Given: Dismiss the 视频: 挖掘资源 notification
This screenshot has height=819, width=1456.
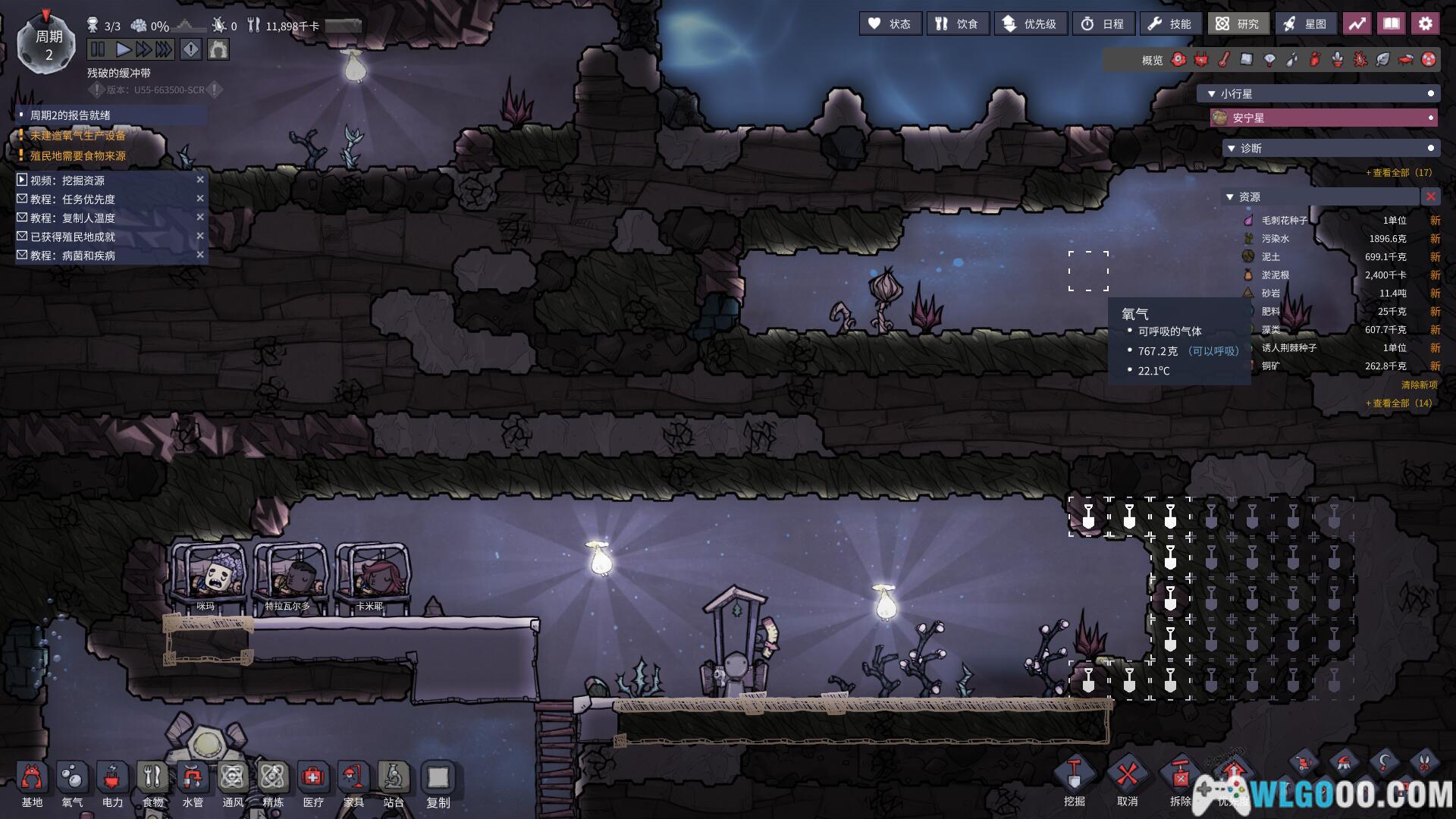Looking at the screenshot, I should point(200,180).
